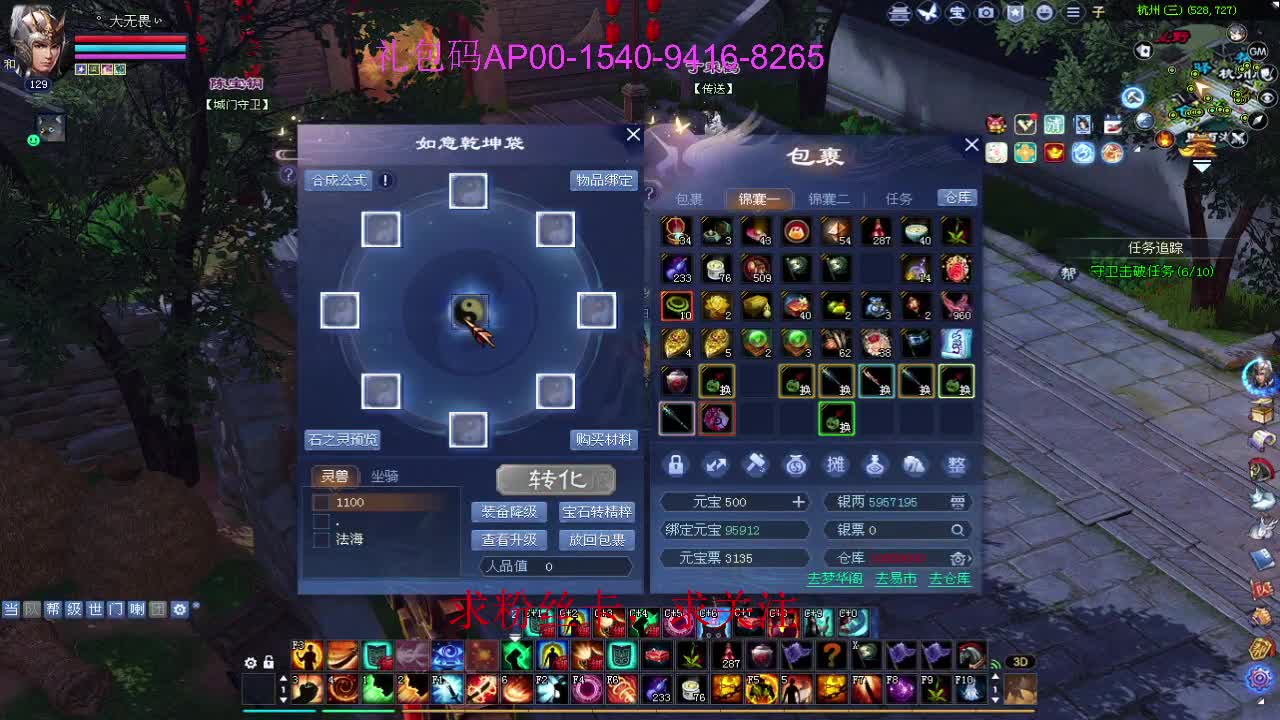Click the 整 sort icon to tidy the bag
Screen dimensions: 1280x720
pyautogui.click(x=957, y=464)
